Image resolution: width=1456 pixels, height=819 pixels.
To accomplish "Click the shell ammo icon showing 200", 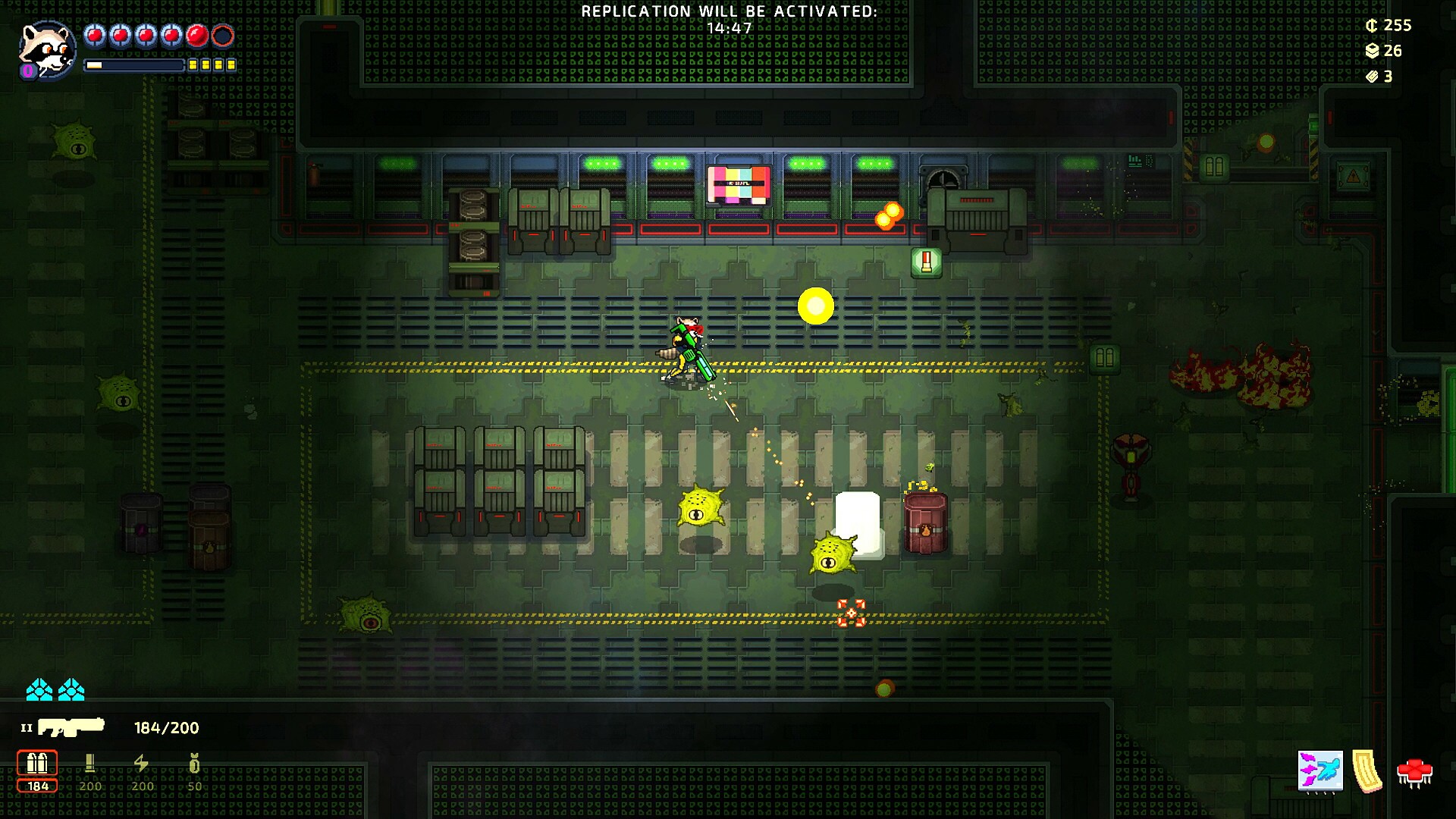I will click(91, 762).
